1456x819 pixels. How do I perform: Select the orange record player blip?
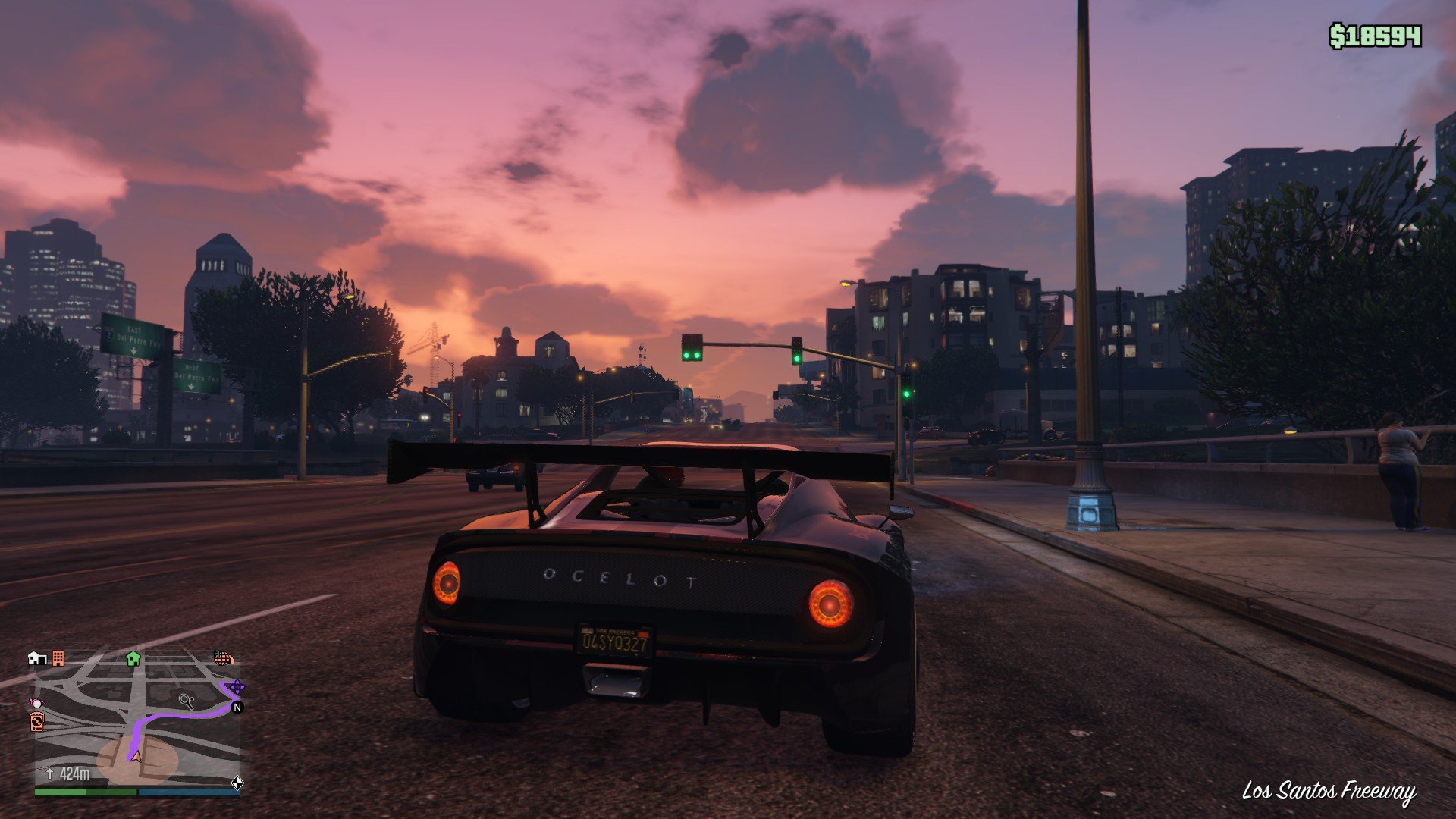(36, 721)
